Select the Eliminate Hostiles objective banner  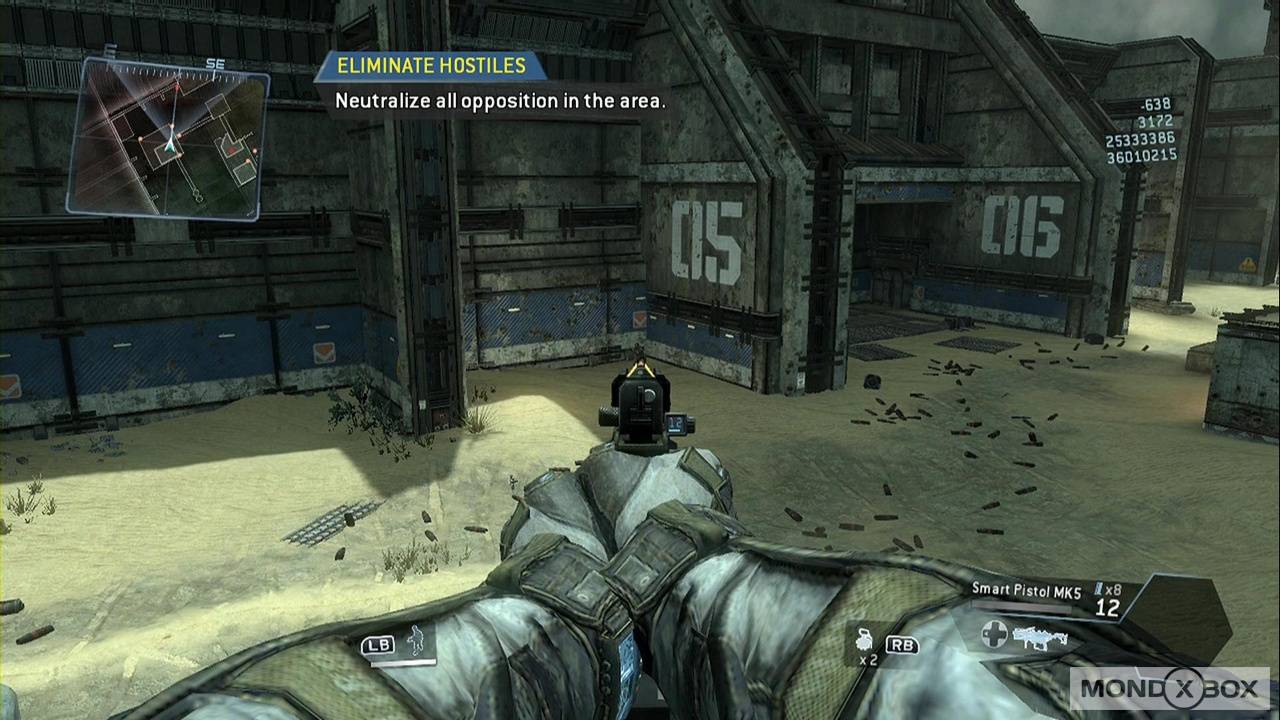pos(431,66)
